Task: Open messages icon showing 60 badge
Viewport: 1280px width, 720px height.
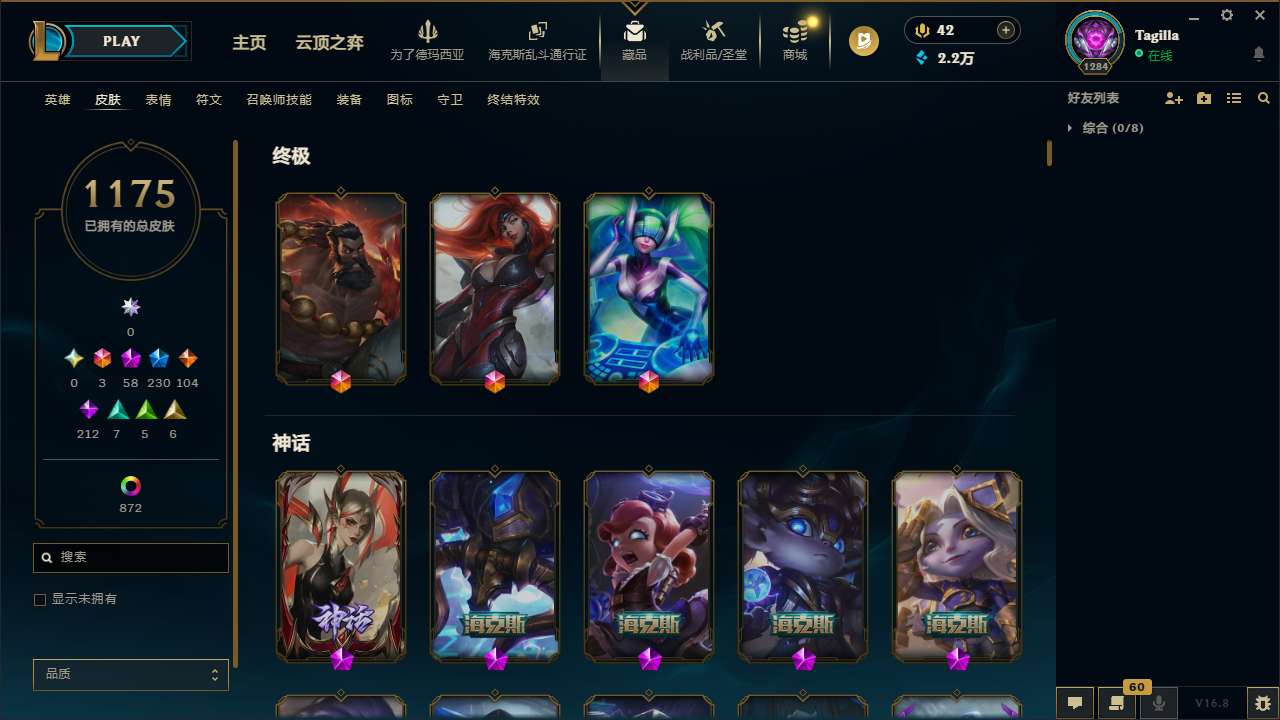Action: [1117, 703]
